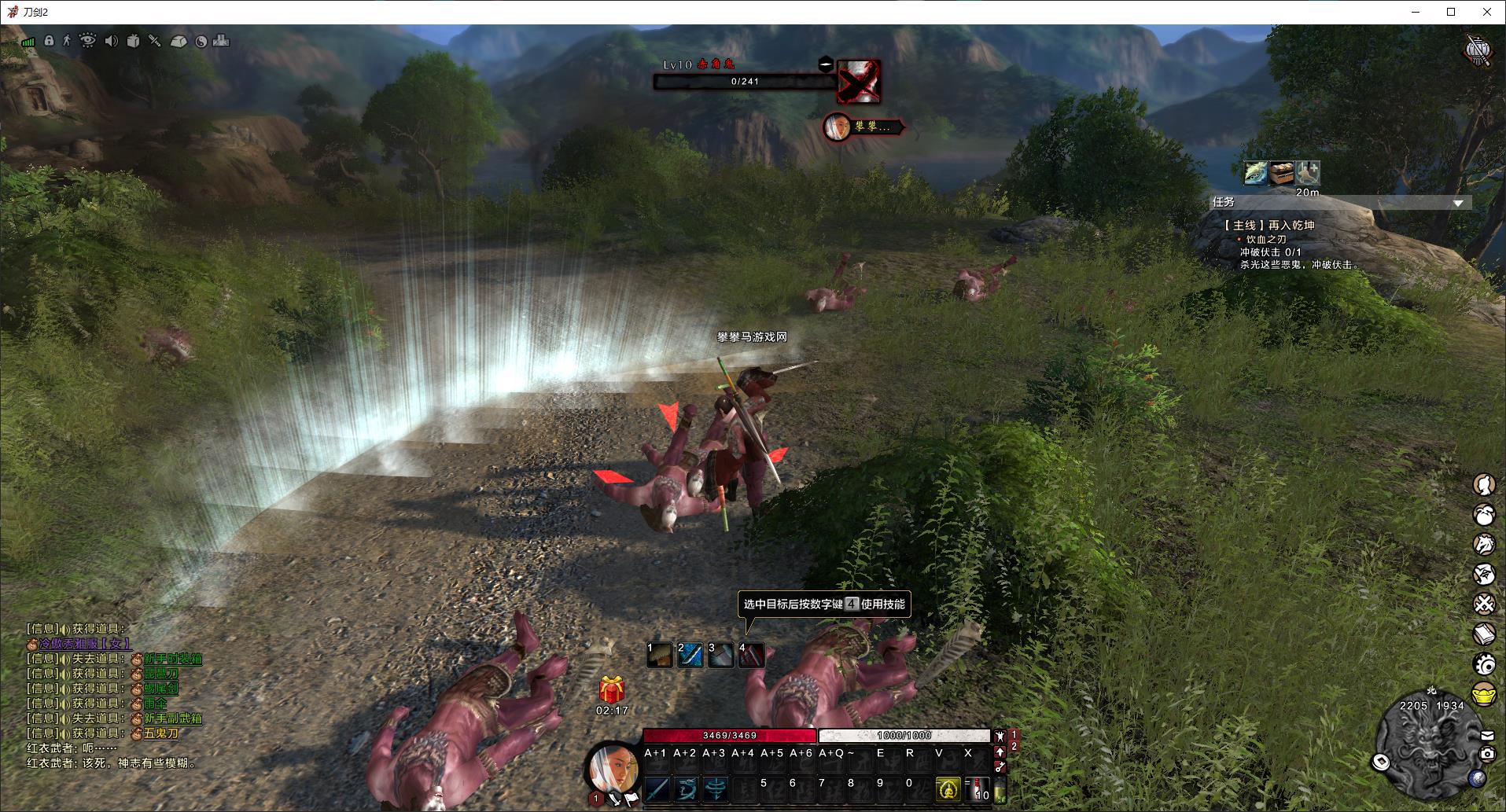This screenshot has height=812, width=1506.
Task: Click the camera screenshot button
Action: click(x=1487, y=754)
